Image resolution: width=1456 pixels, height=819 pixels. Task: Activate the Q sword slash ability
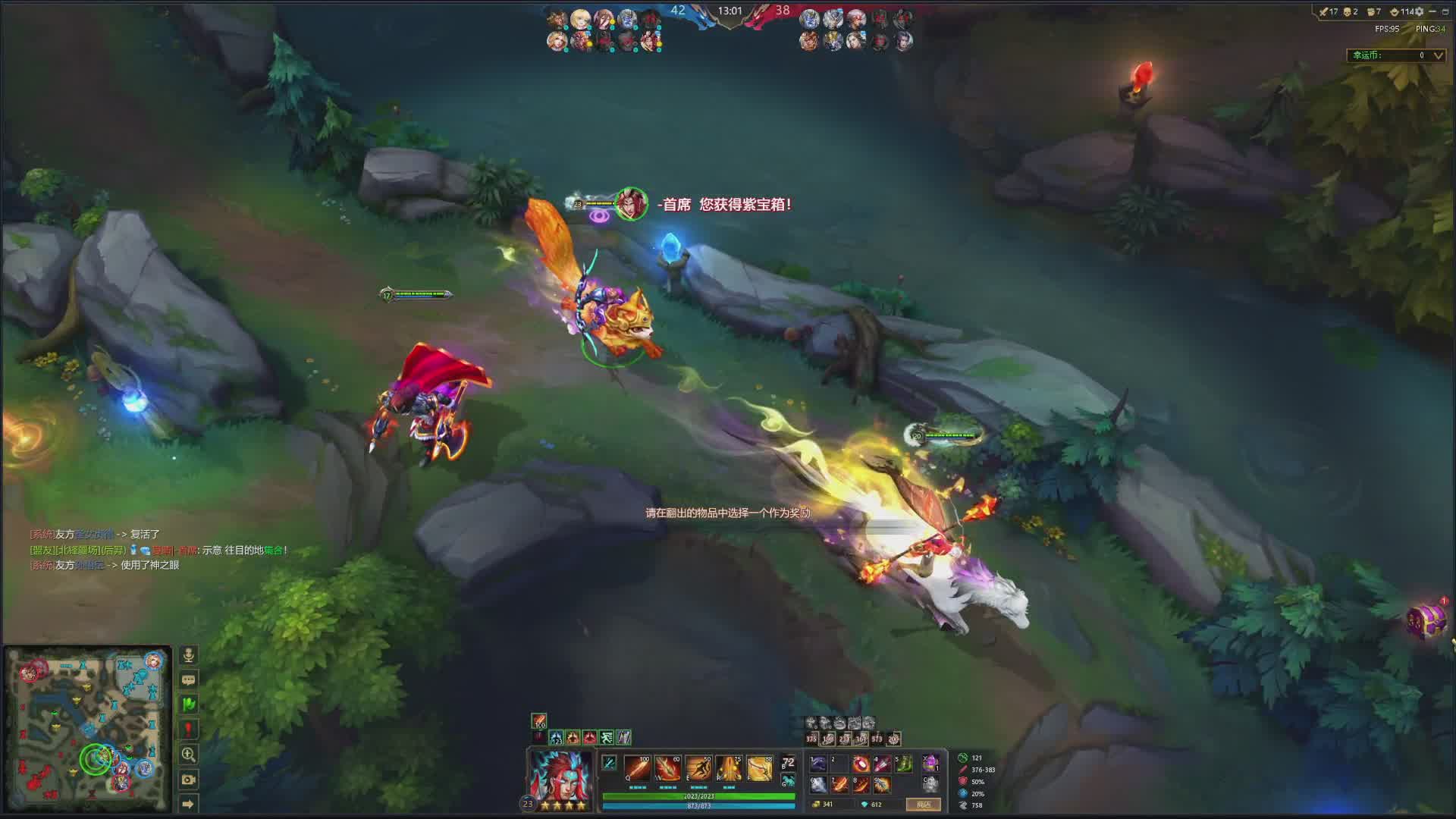point(638,768)
